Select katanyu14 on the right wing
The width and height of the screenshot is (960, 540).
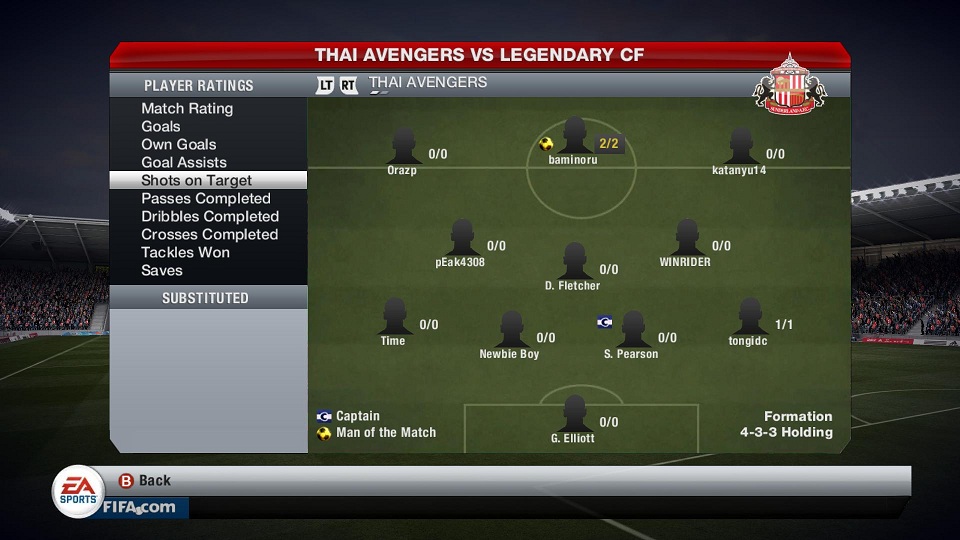tap(741, 147)
